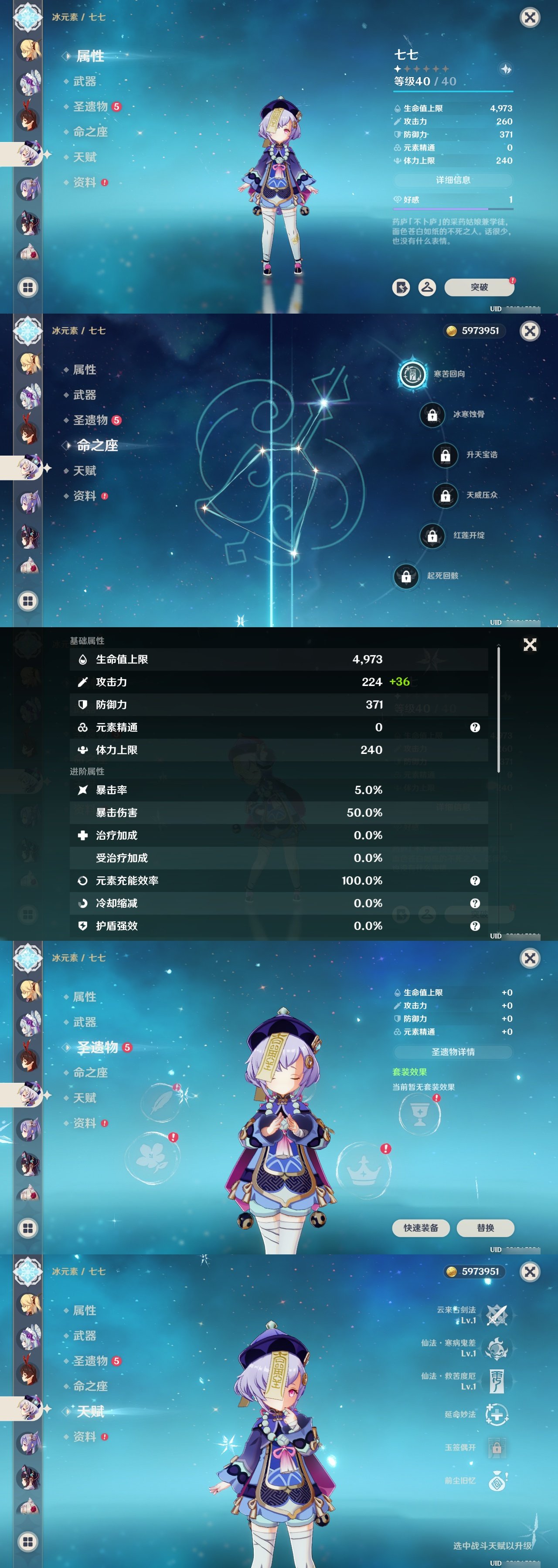558x1568 pixels.
Task: Switch to the 命之座 constellation tab
Action: 92,132
